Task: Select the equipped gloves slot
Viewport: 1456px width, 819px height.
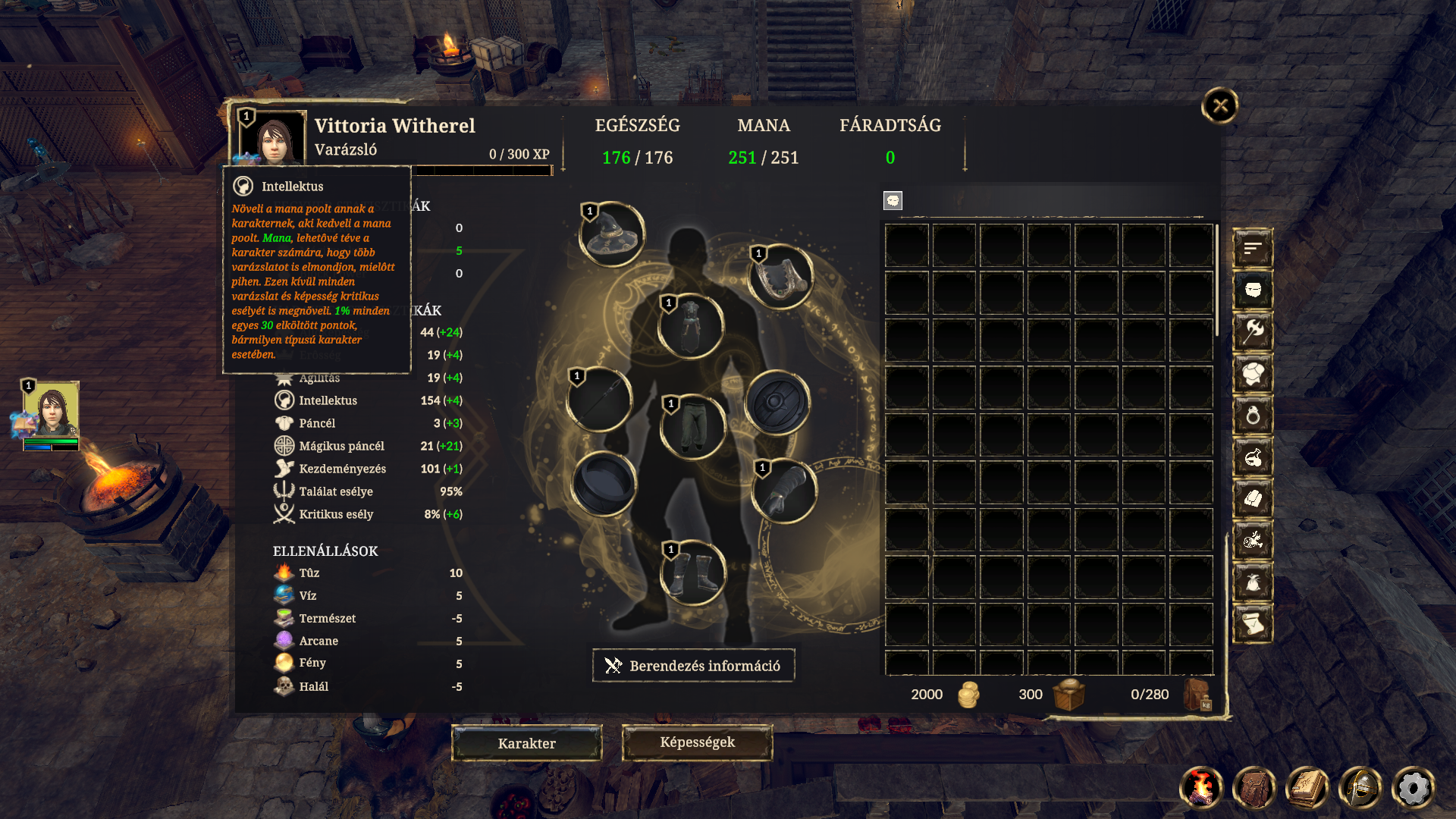Action: point(784,491)
